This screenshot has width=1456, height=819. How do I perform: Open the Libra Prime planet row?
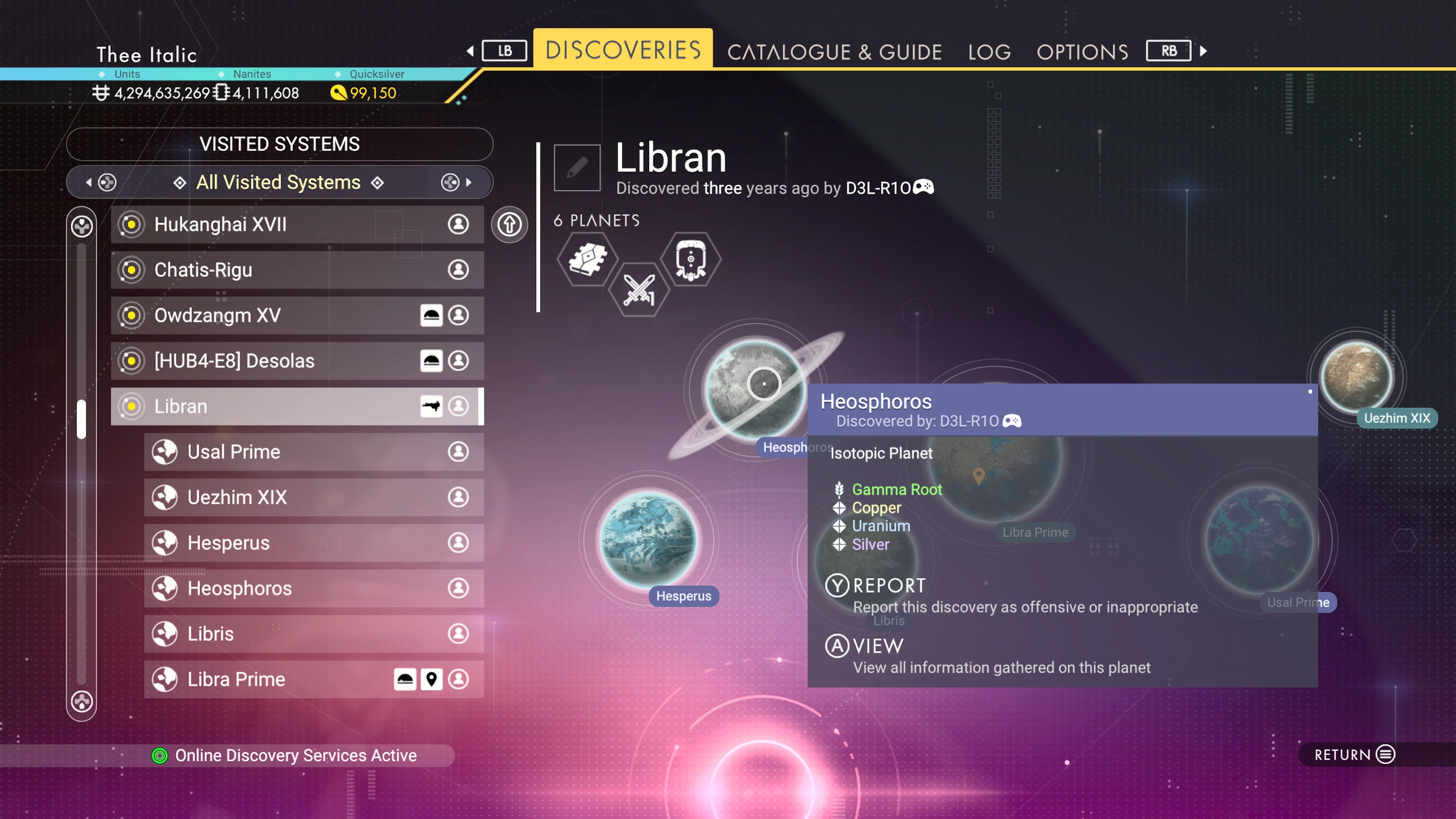314,679
